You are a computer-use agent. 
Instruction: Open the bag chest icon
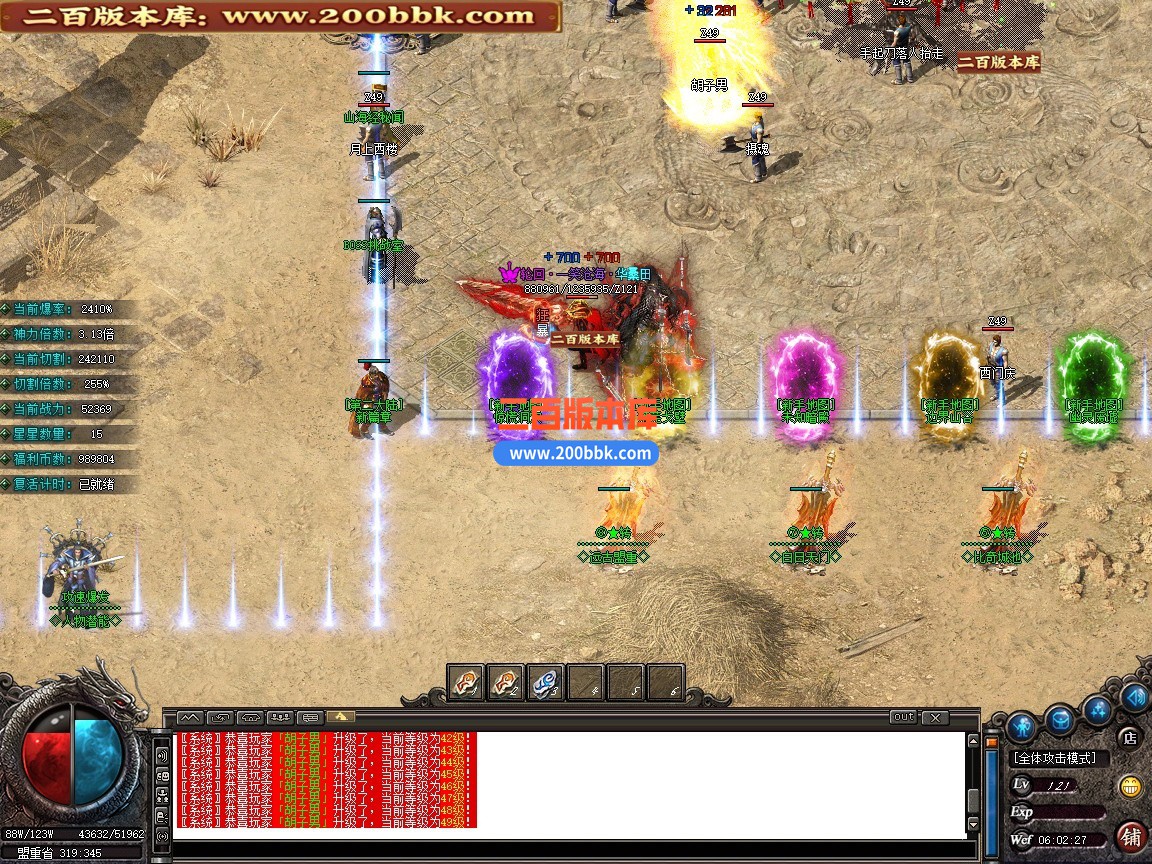(1060, 718)
